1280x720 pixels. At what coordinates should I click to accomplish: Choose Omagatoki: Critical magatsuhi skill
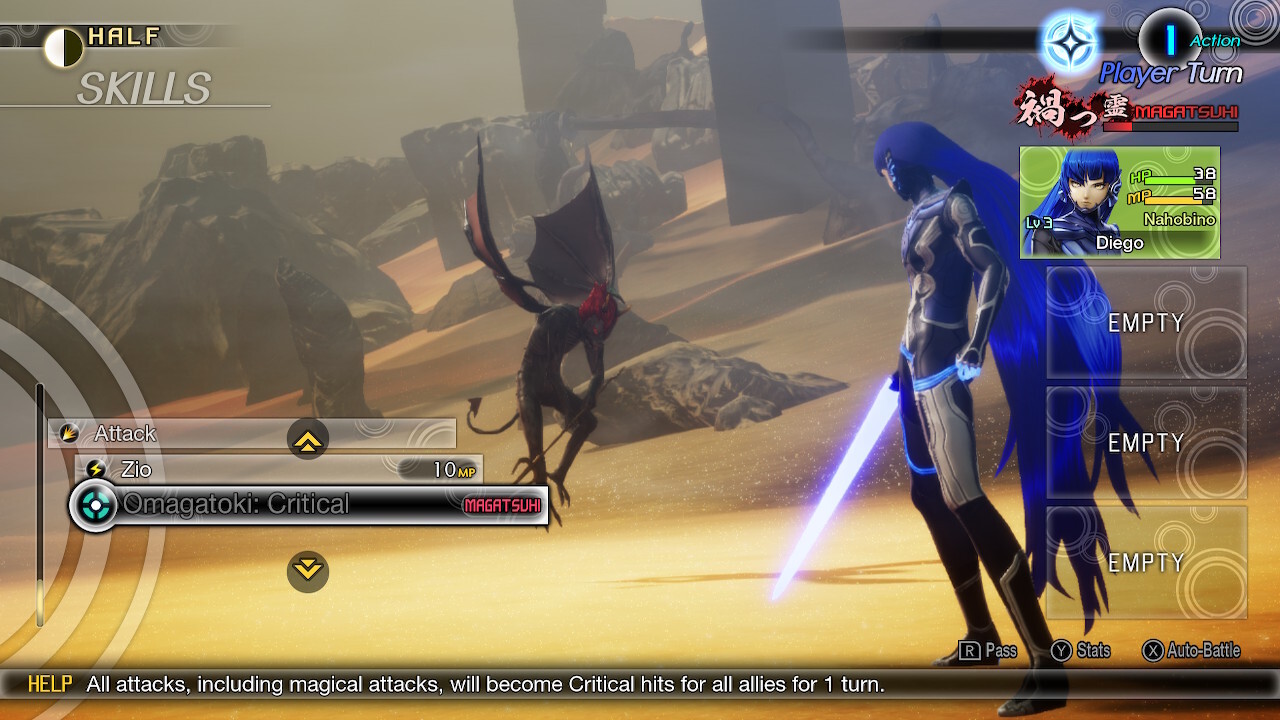[x=310, y=505]
